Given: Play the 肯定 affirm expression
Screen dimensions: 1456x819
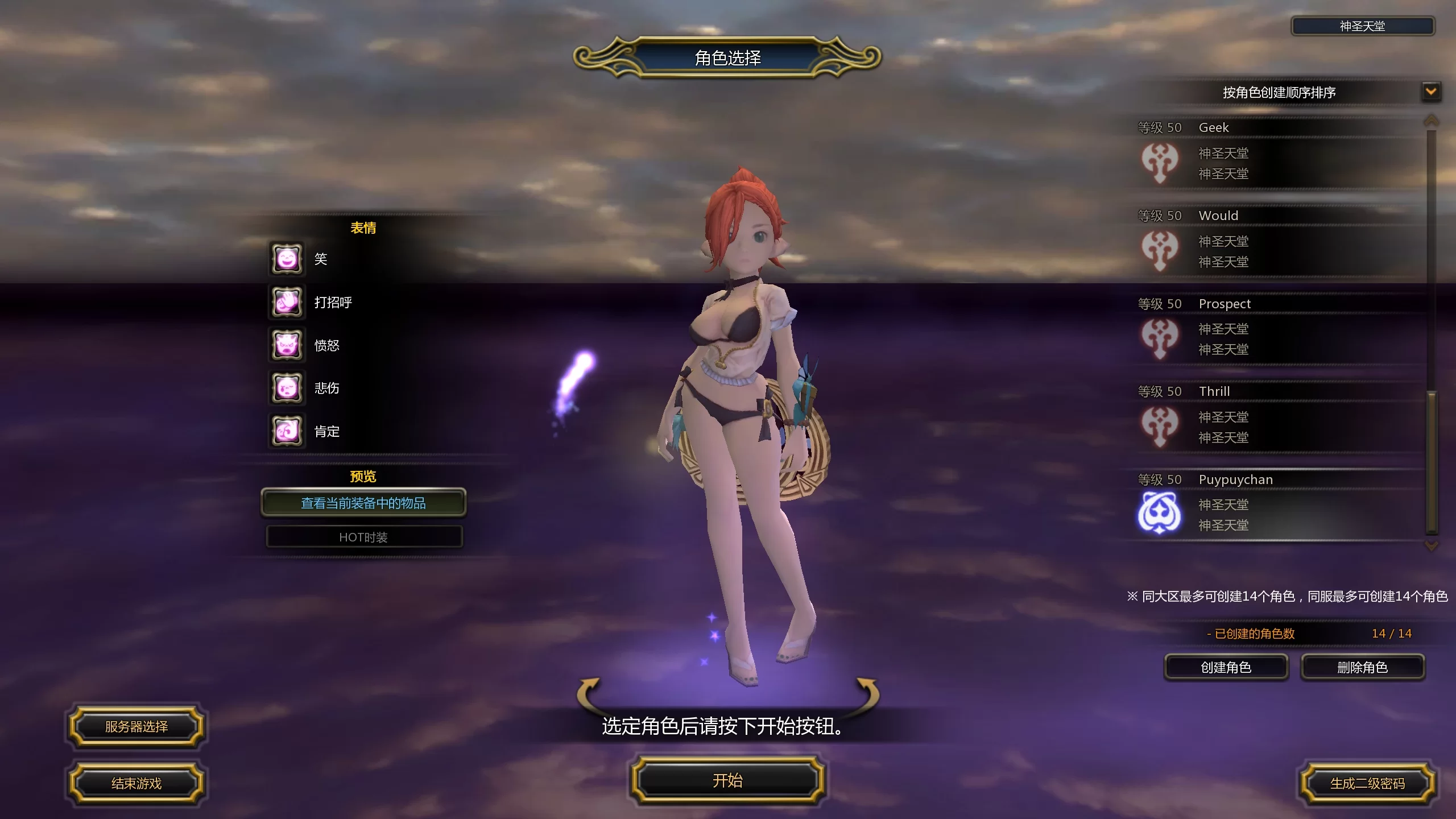Looking at the screenshot, I should coord(287,431).
